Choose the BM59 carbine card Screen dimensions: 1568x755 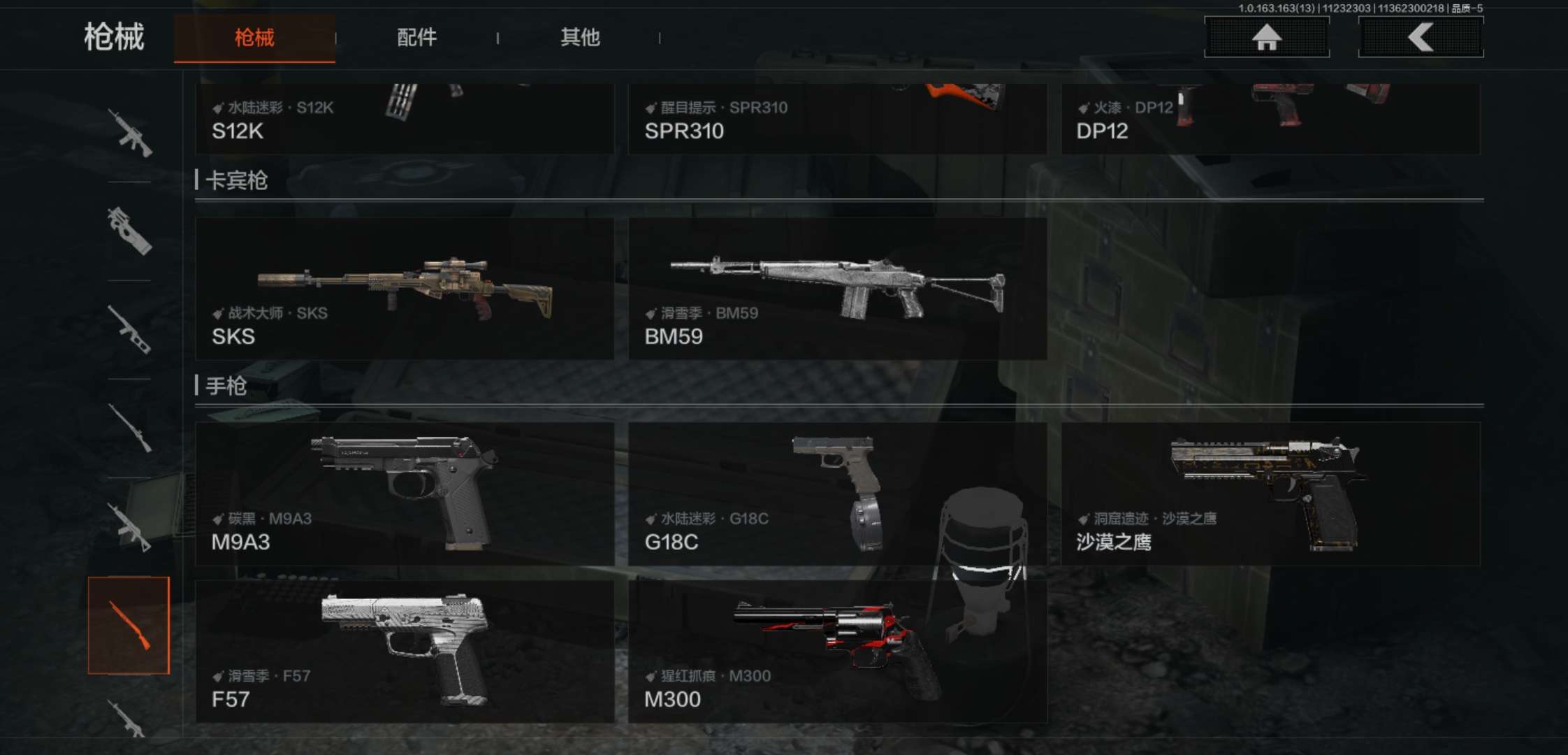coord(837,289)
